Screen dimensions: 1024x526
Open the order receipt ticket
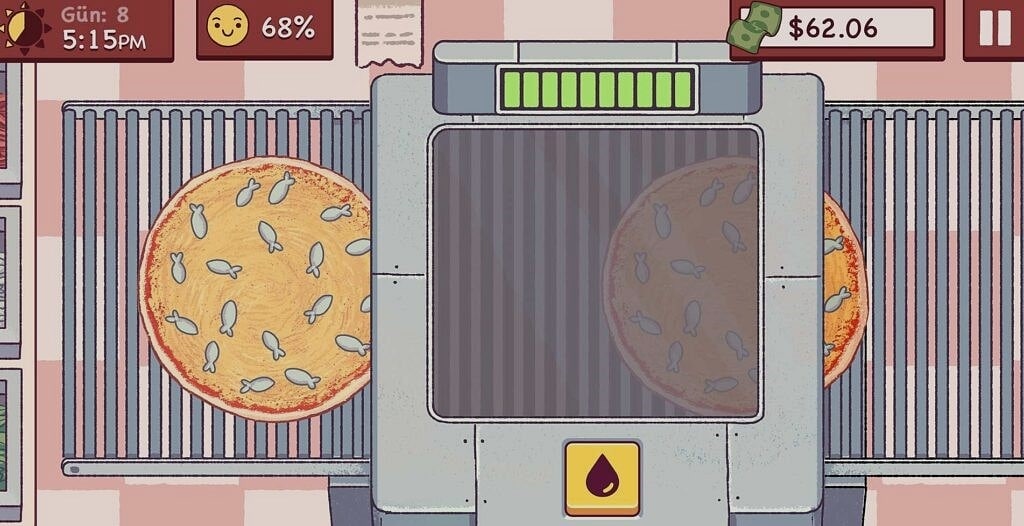[x=389, y=32]
